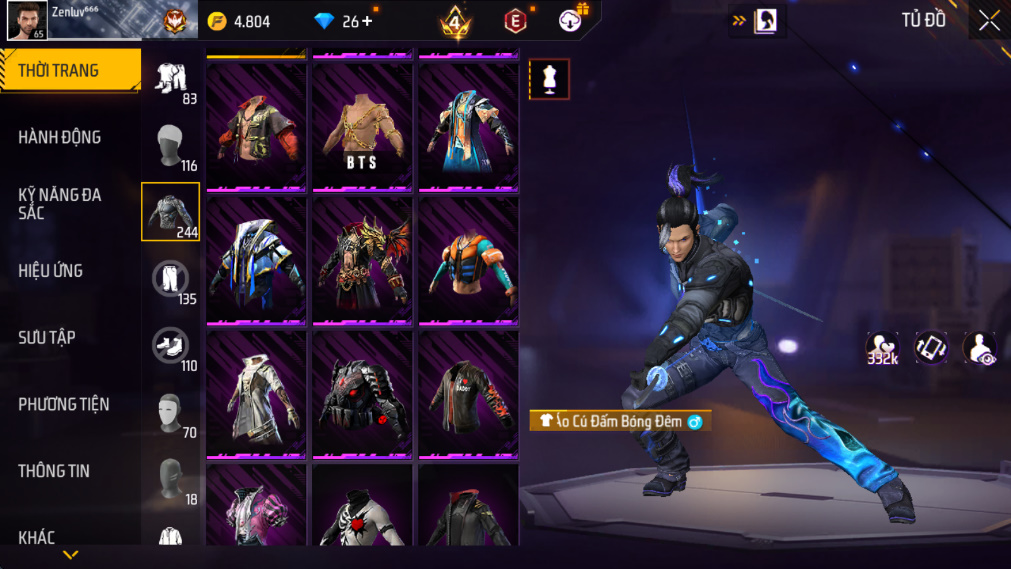Select the outfit sets subcategory with 83 items
This screenshot has width=1011, height=569.
pyautogui.click(x=171, y=80)
